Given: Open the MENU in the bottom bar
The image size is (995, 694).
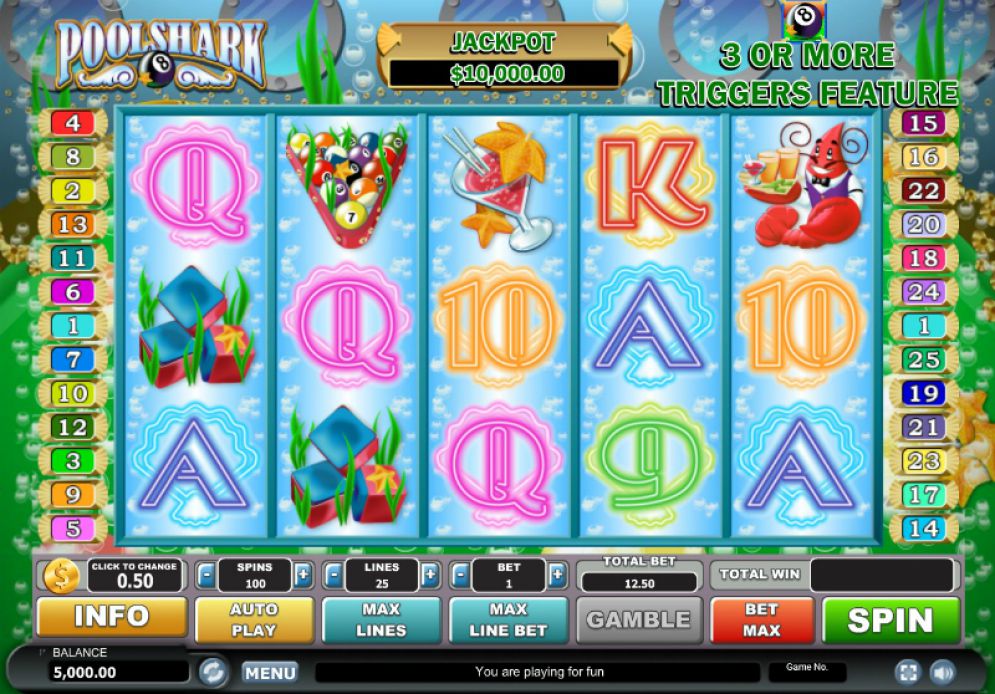Looking at the screenshot, I should (270, 673).
